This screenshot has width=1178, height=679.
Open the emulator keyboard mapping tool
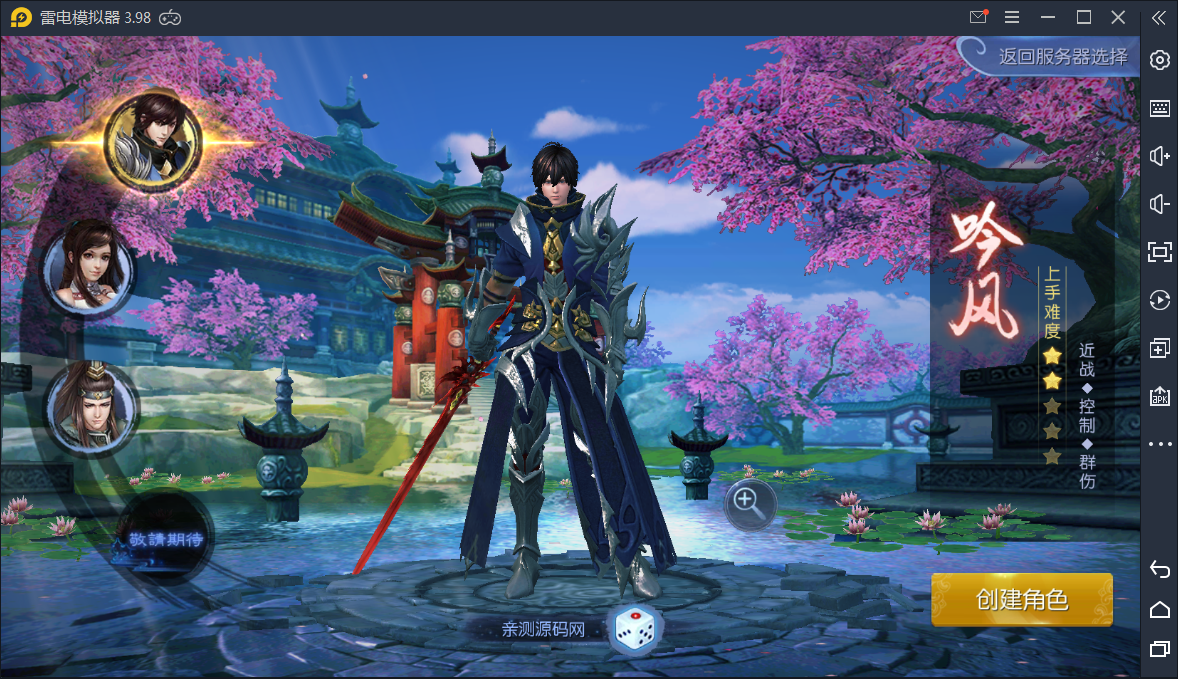[1160, 108]
